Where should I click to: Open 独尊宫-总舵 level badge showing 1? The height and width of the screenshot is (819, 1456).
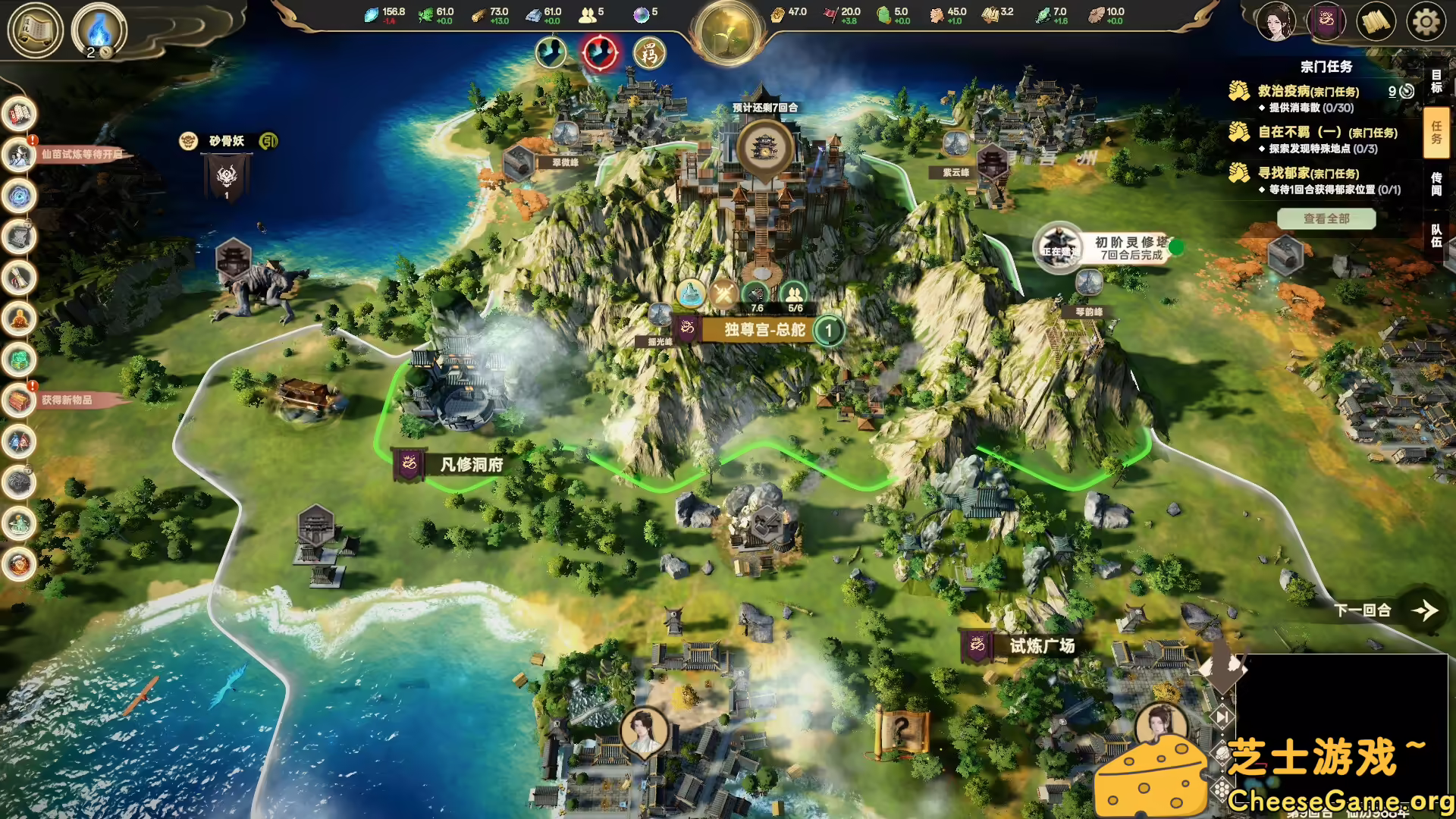[830, 331]
